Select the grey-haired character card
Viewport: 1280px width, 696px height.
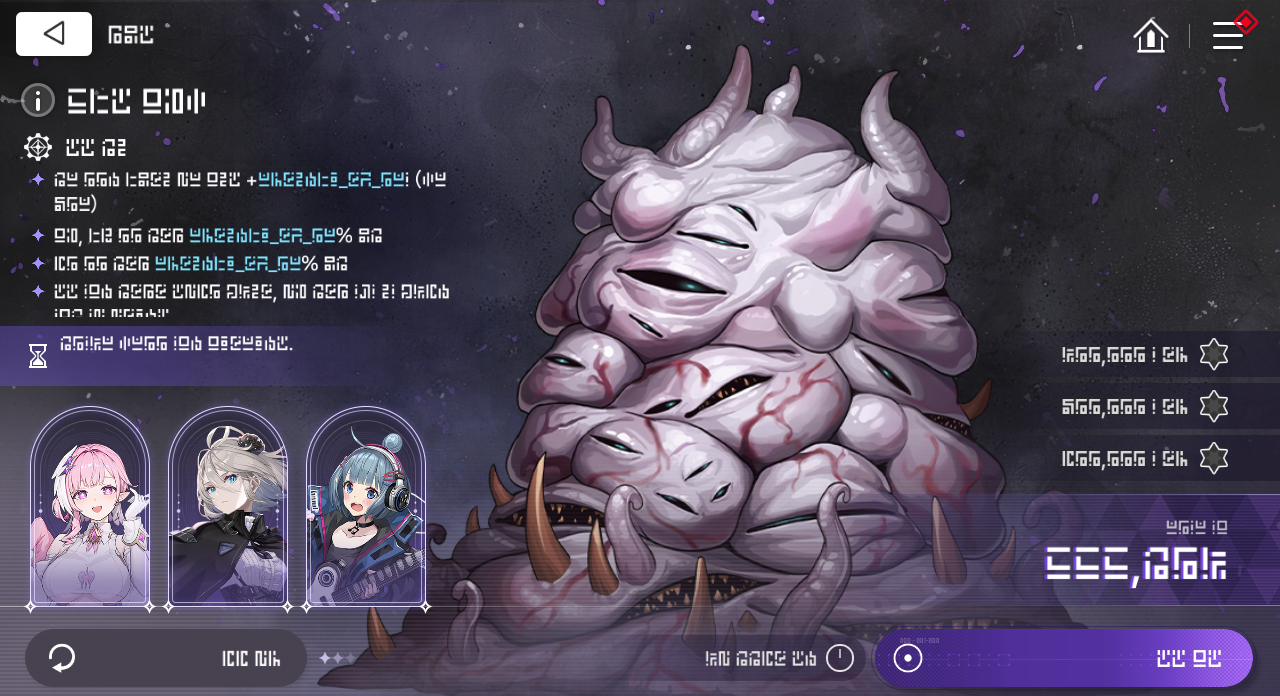click(228, 507)
